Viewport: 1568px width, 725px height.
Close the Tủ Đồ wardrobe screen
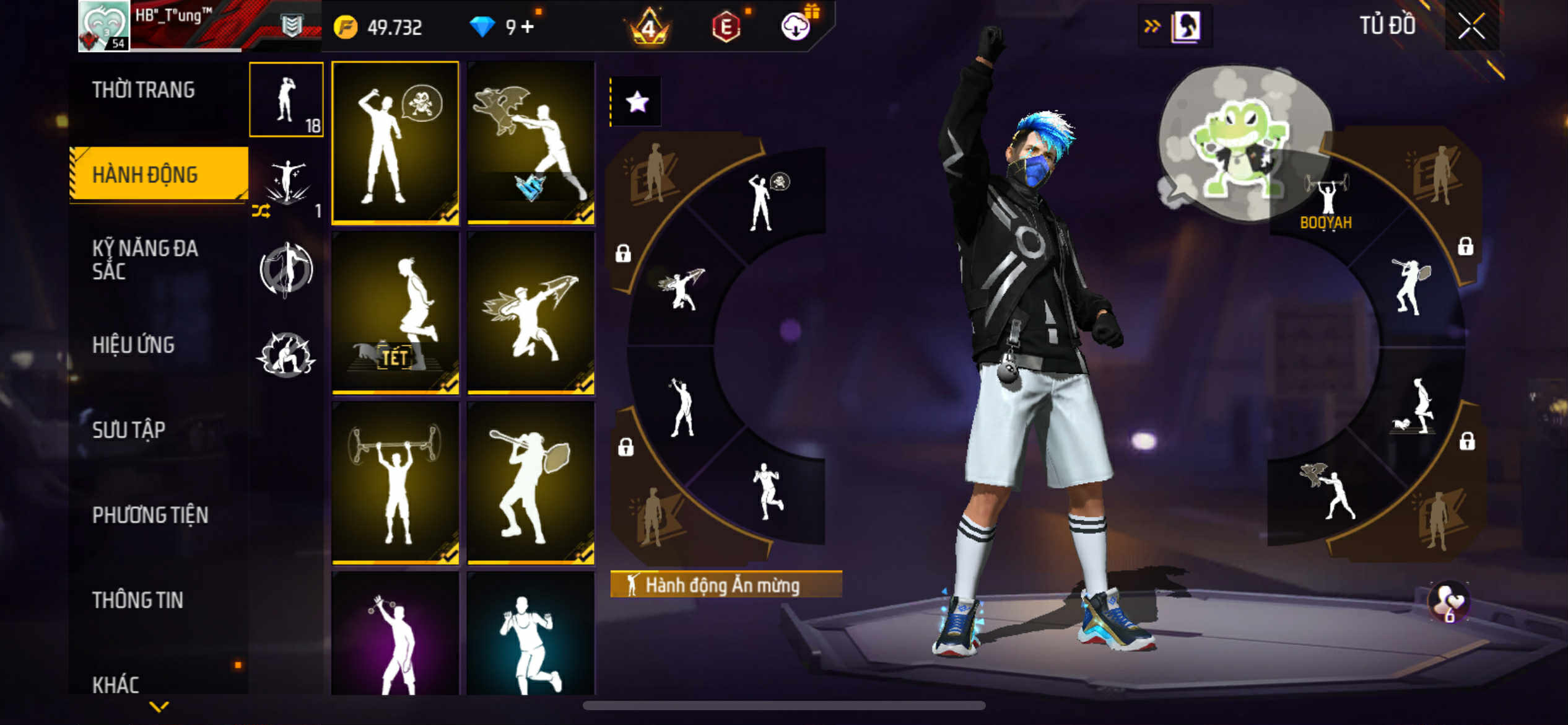1471,27
